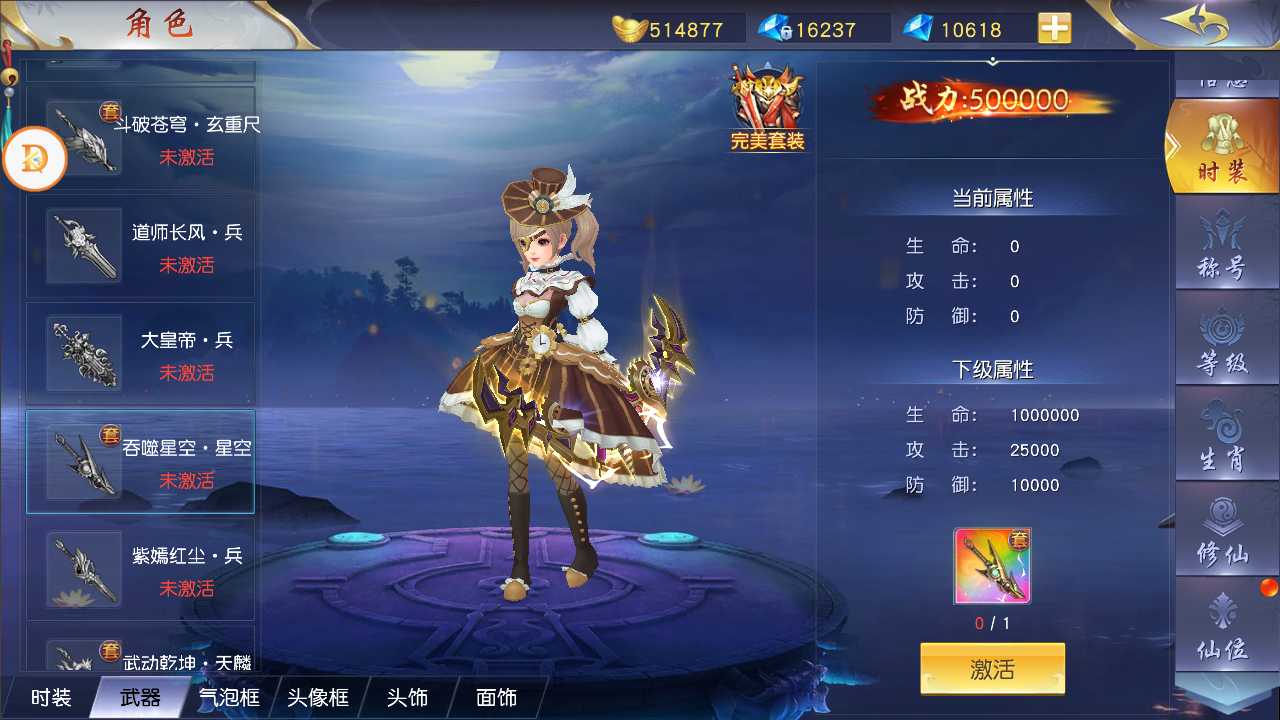Go back using the golden arrow button

tap(1194, 24)
